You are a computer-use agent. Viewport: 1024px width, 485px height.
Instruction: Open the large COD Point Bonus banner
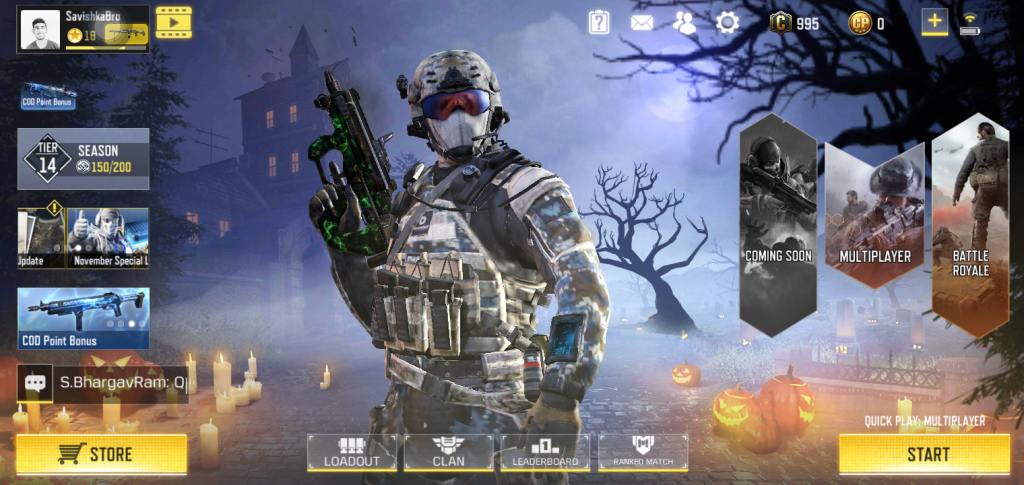[84, 318]
